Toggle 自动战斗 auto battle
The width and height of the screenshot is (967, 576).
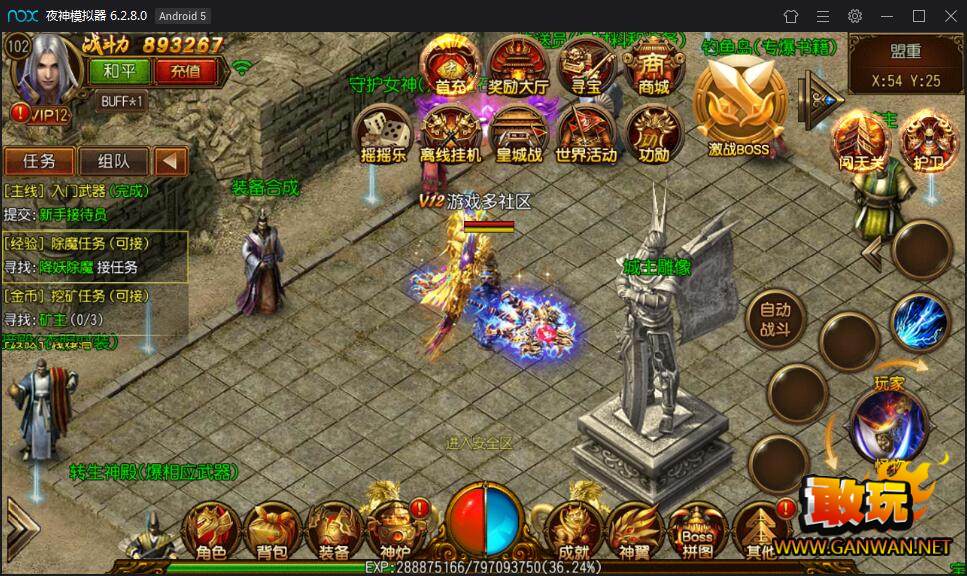click(775, 320)
